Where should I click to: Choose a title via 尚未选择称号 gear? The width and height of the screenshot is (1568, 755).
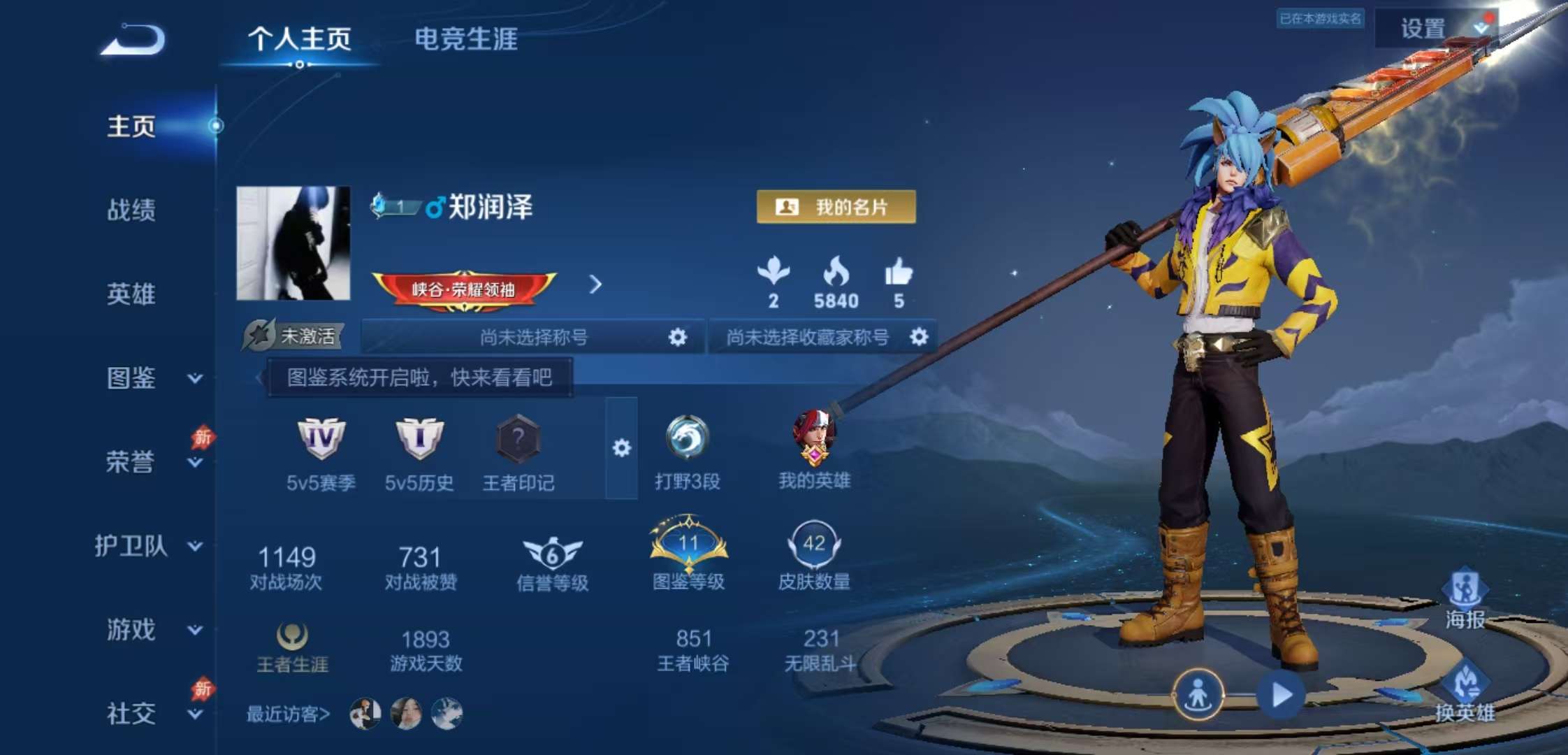click(x=677, y=338)
